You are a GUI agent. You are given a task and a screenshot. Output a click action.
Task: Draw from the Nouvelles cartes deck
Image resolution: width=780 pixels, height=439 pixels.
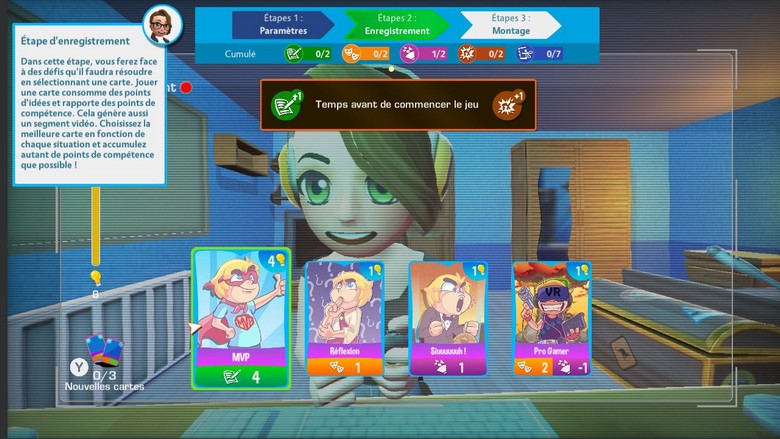tap(102, 350)
